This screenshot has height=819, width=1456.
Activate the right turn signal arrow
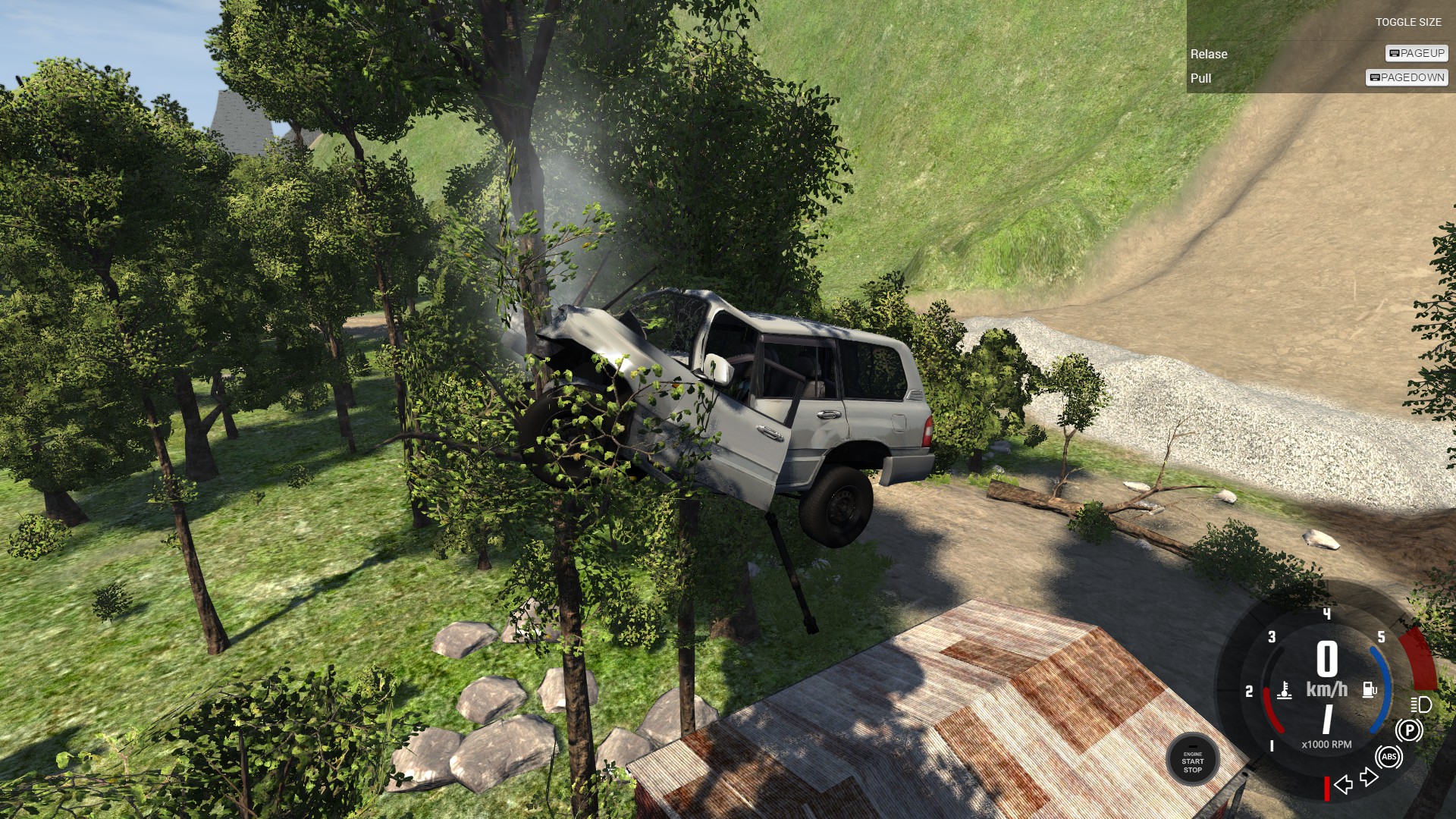[x=1368, y=776]
